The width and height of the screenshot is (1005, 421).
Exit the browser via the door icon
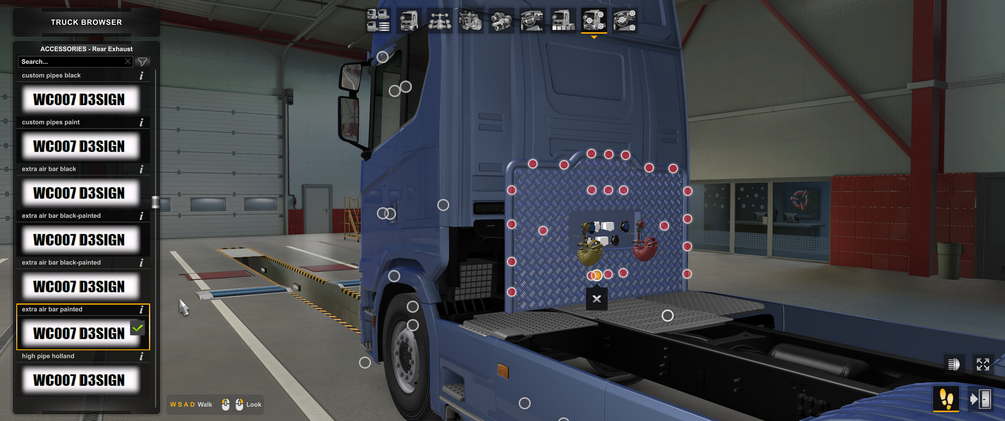pos(981,399)
